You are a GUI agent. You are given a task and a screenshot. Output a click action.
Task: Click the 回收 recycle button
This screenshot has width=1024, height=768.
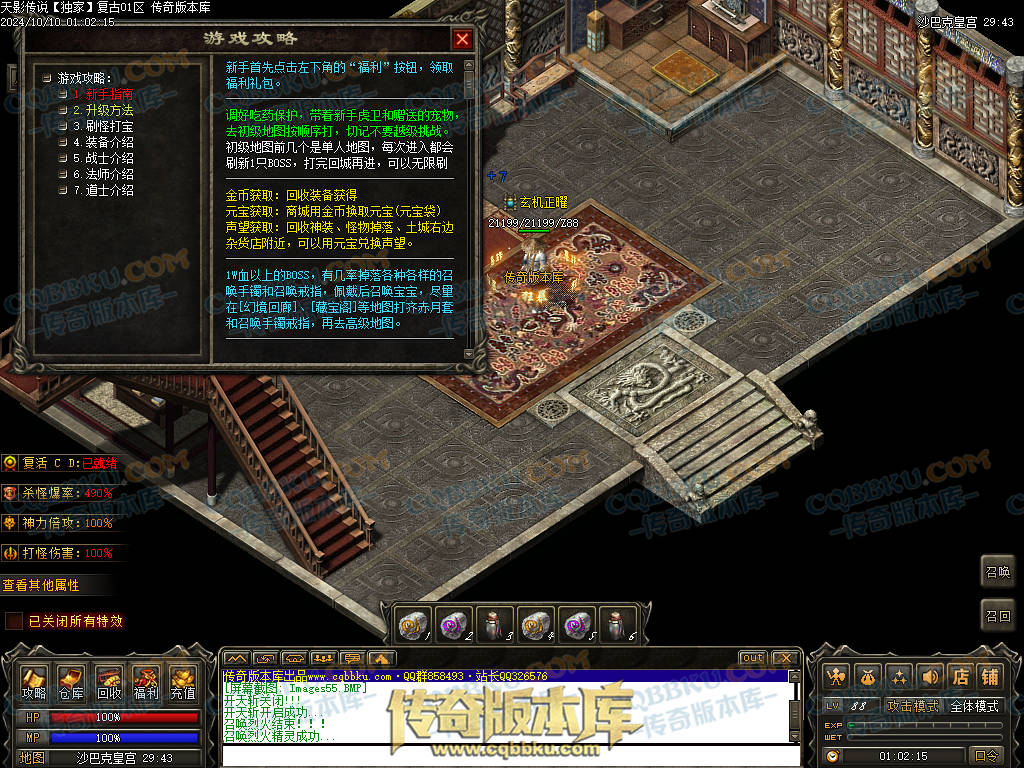click(x=108, y=683)
